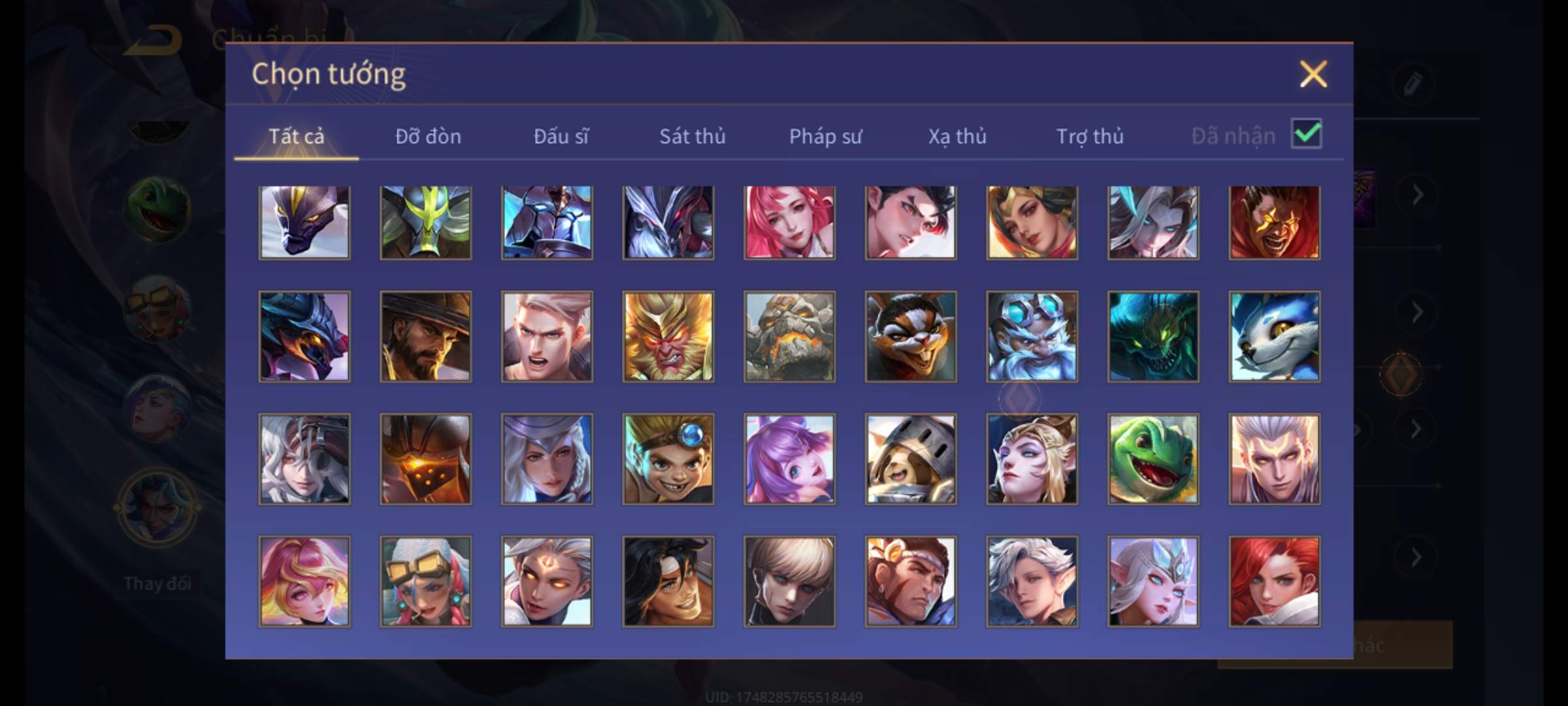Viewport: 1568px width, 706px height.
Task: Pick the green smiling lizard hero
Action: tap(1153, 459)
